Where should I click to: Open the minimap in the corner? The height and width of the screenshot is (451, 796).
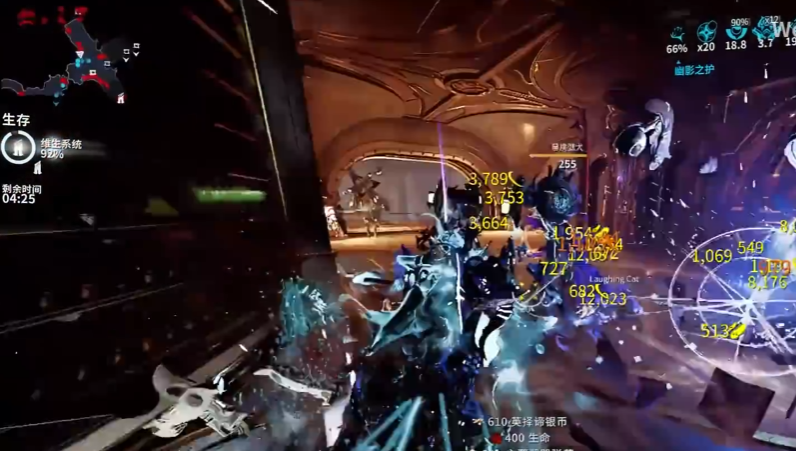click(68, 60)
